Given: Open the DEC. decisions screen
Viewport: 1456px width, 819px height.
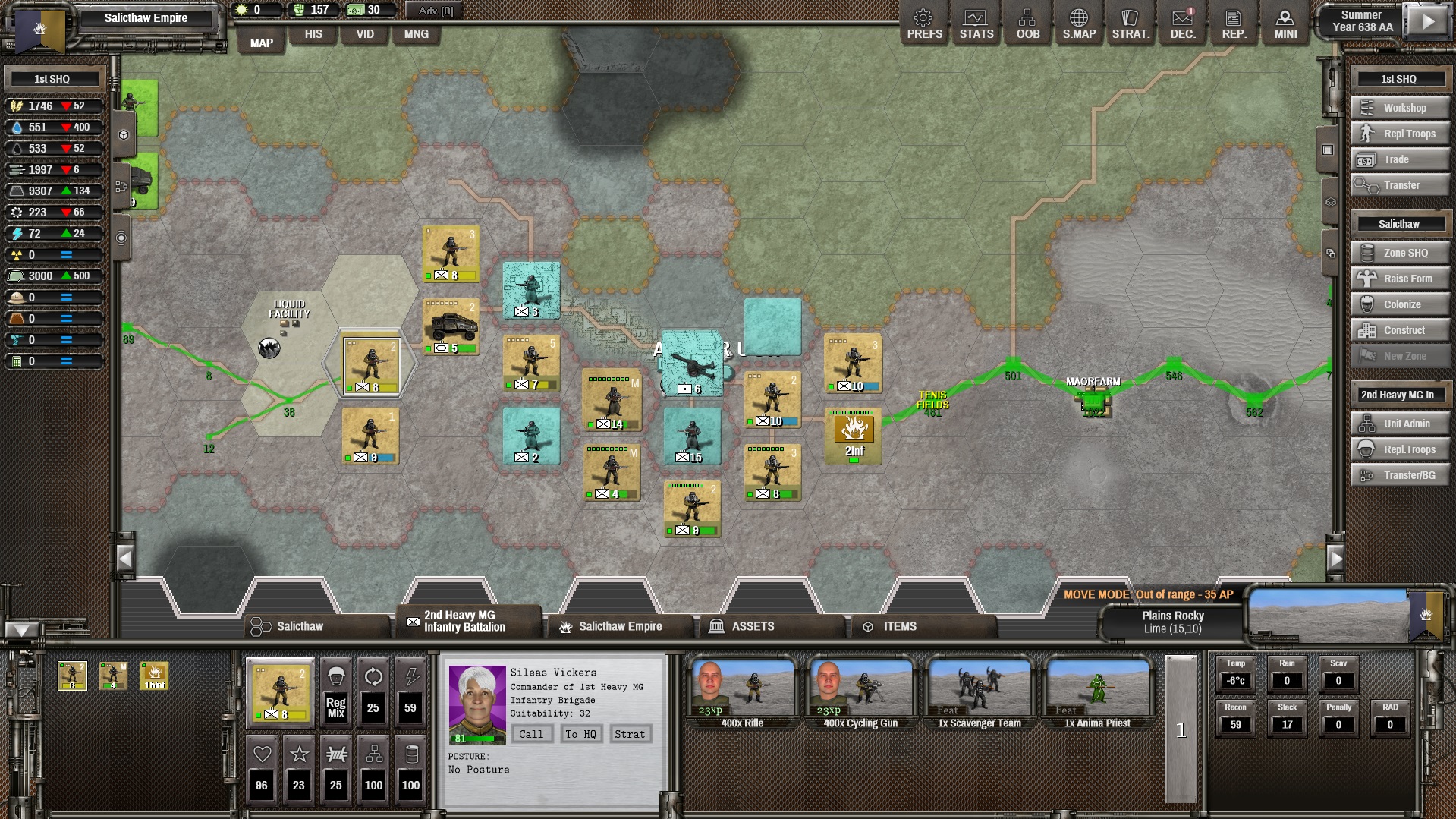Looking at the screenshot, I should (x=1182, y=24).
